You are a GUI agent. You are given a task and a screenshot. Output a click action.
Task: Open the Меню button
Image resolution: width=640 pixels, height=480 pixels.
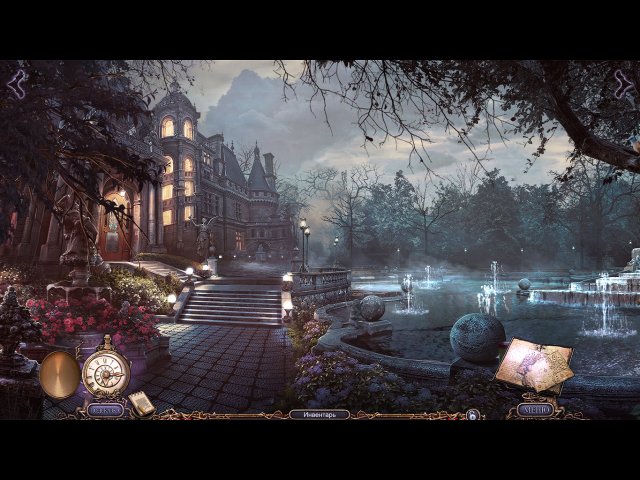tap(535, 409)
